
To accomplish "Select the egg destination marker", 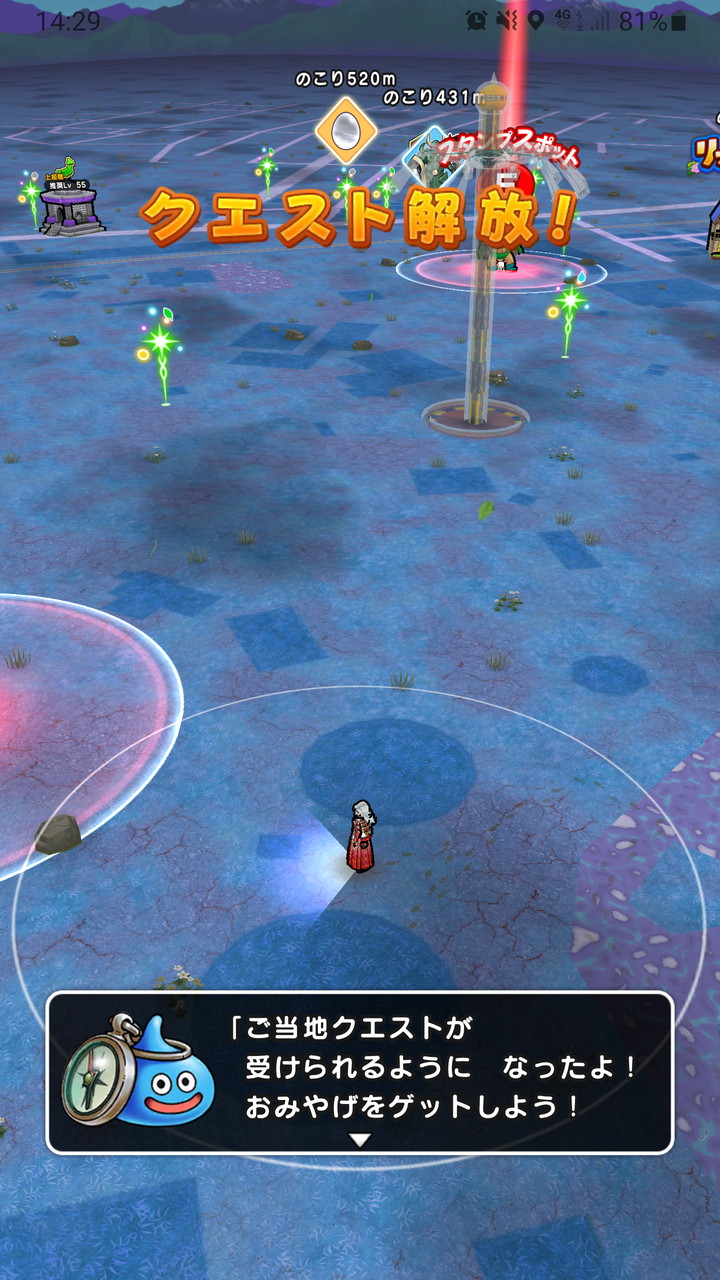I will coord(346,129).
